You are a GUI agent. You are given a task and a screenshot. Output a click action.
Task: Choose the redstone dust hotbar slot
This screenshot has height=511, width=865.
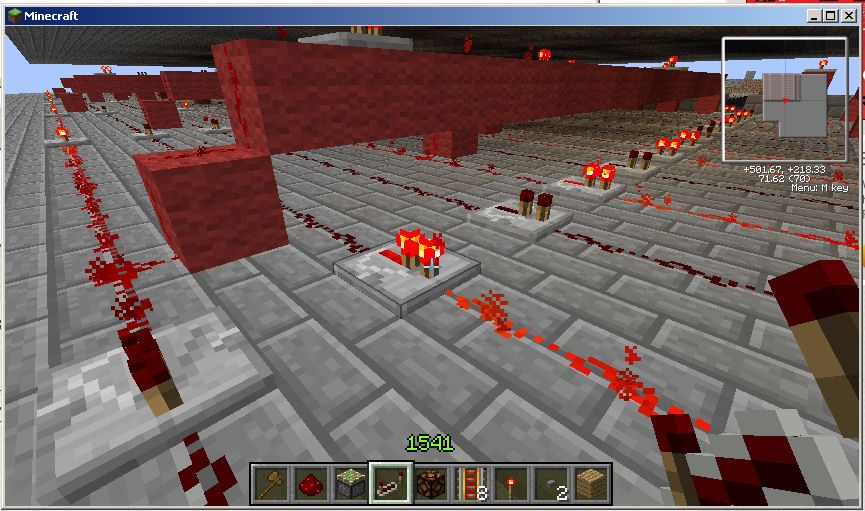(x=309, y=484)
